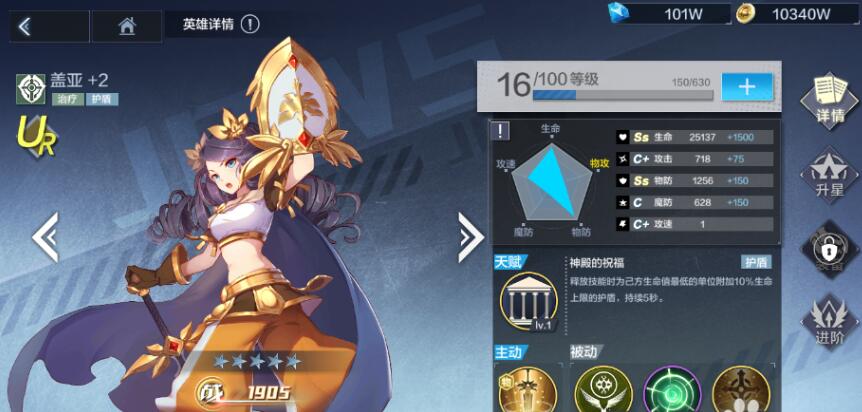The height and width of the screenshot is (412, 862).
Task: Switch to the next hero
Action: tap(470, 237)
